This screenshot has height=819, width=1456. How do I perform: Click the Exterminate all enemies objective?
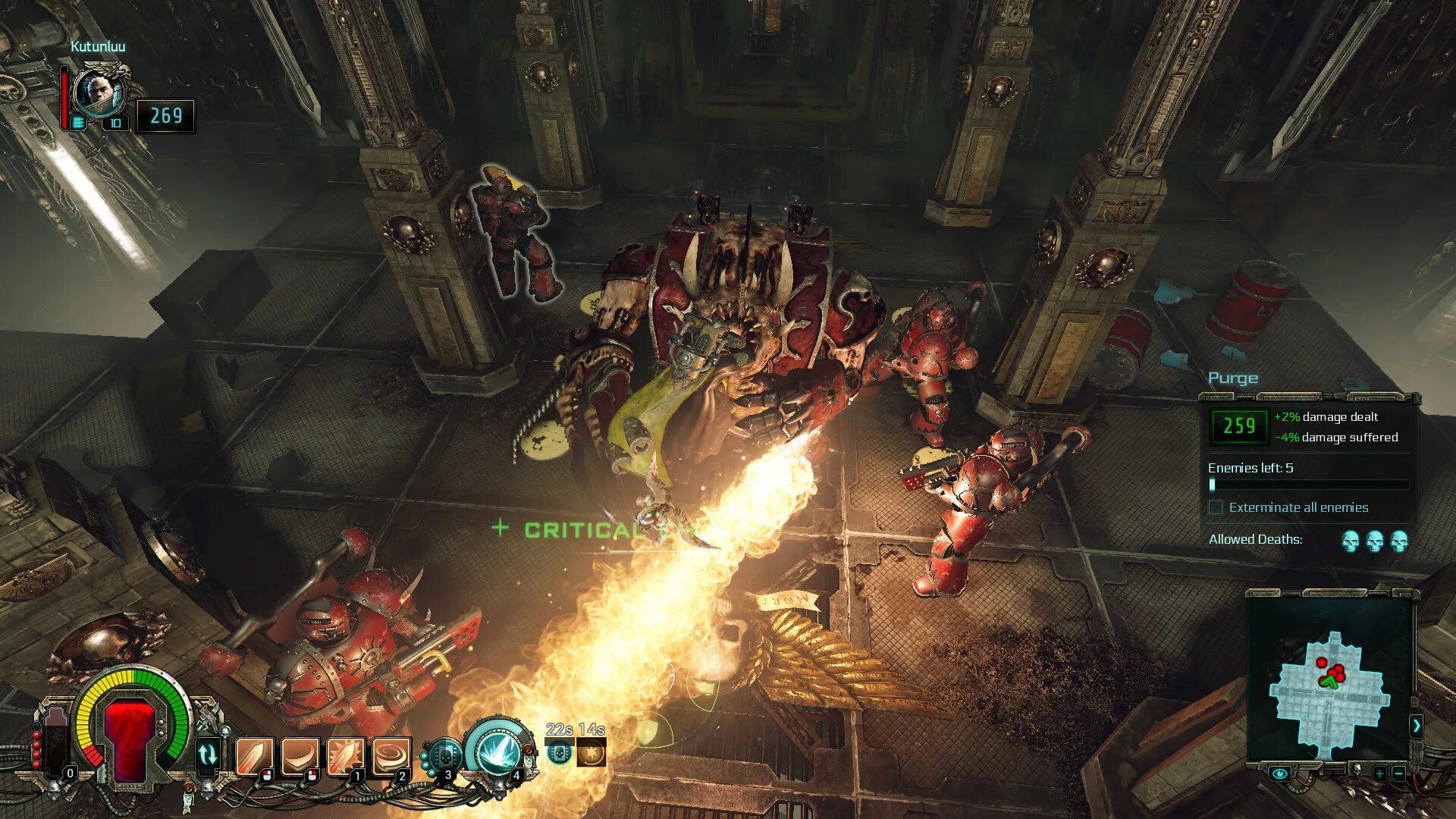tap(1298, 507)
